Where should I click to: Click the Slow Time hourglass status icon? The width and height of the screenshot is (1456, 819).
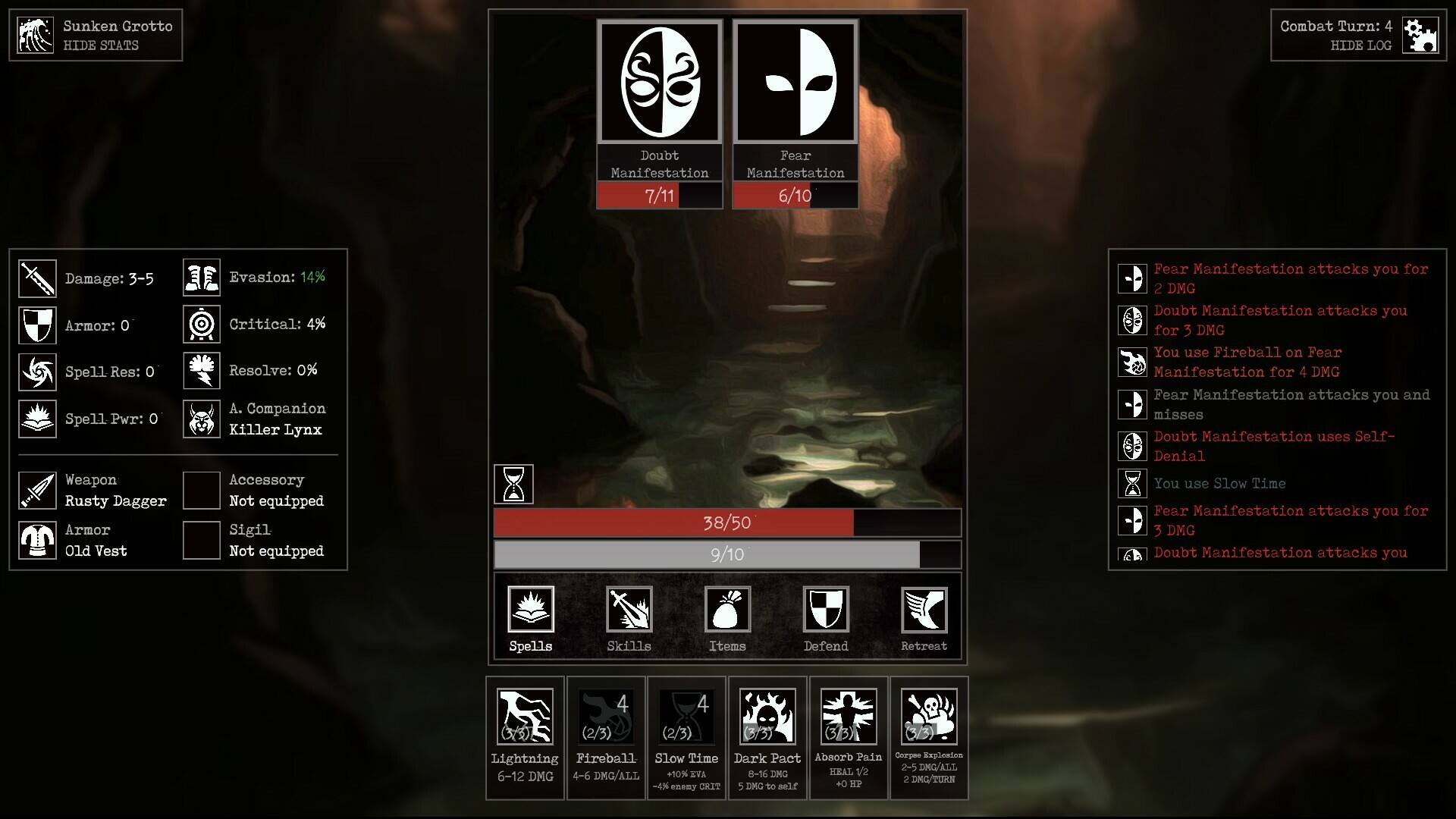513,484
